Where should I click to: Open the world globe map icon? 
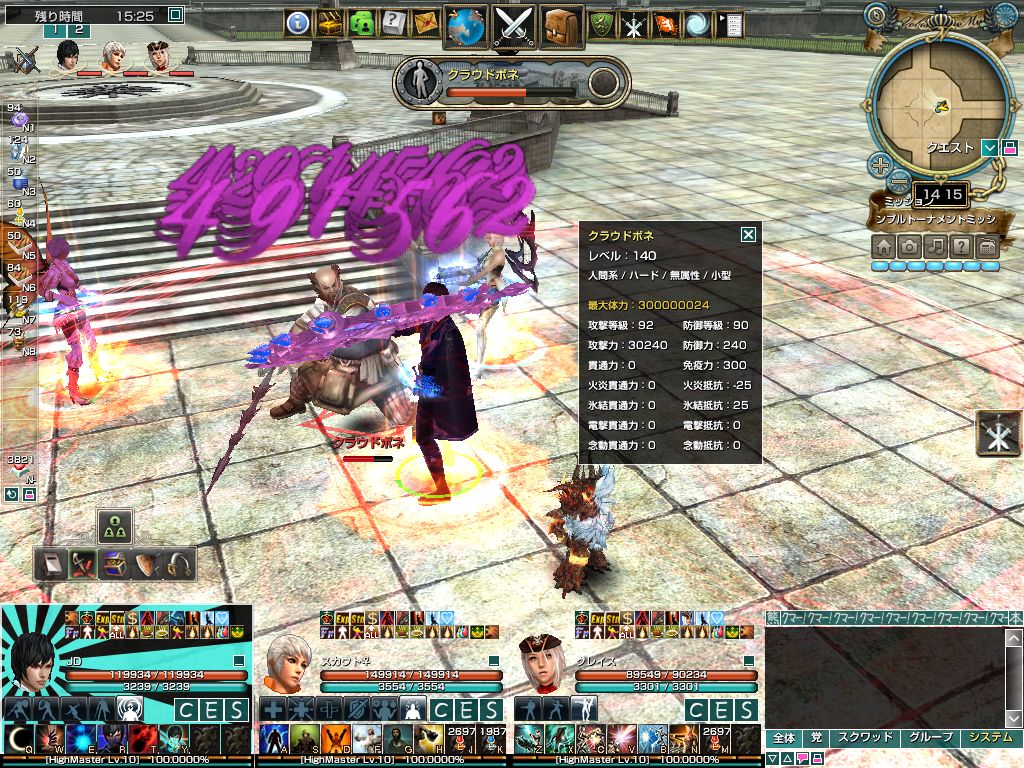465,26
